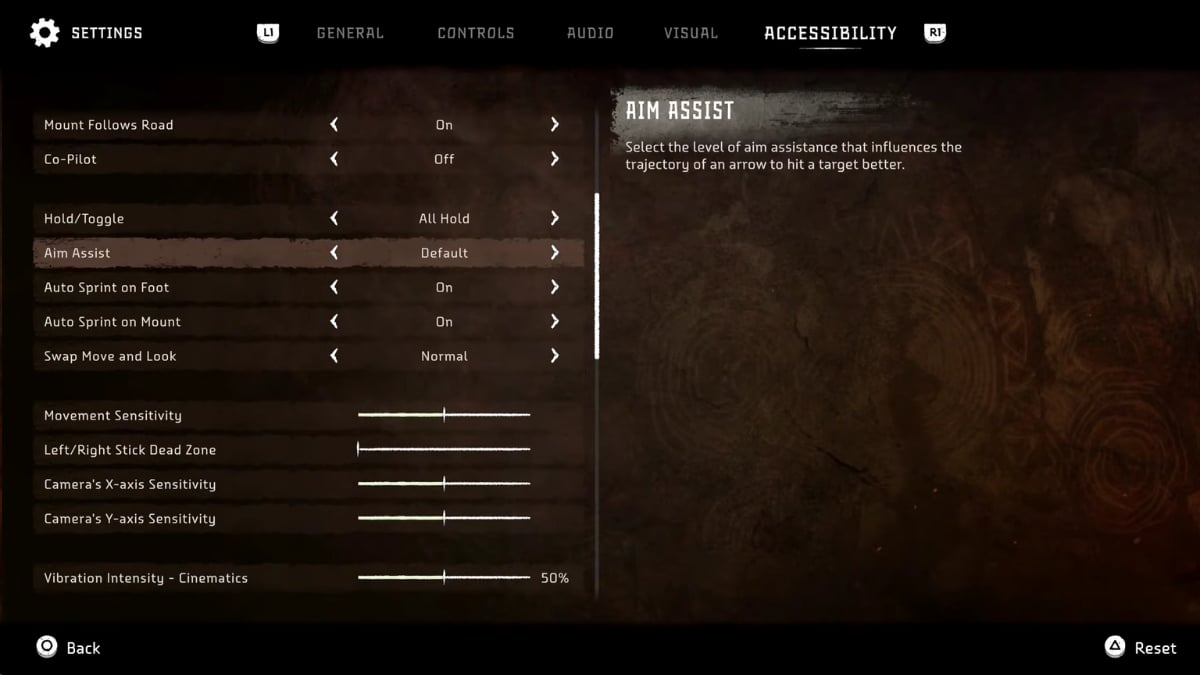The height and width of the screenshot is (675, 1200).
Task: Adjust Camera's Y-axis Sensitivity slider
Action: [x=444, y=518]
